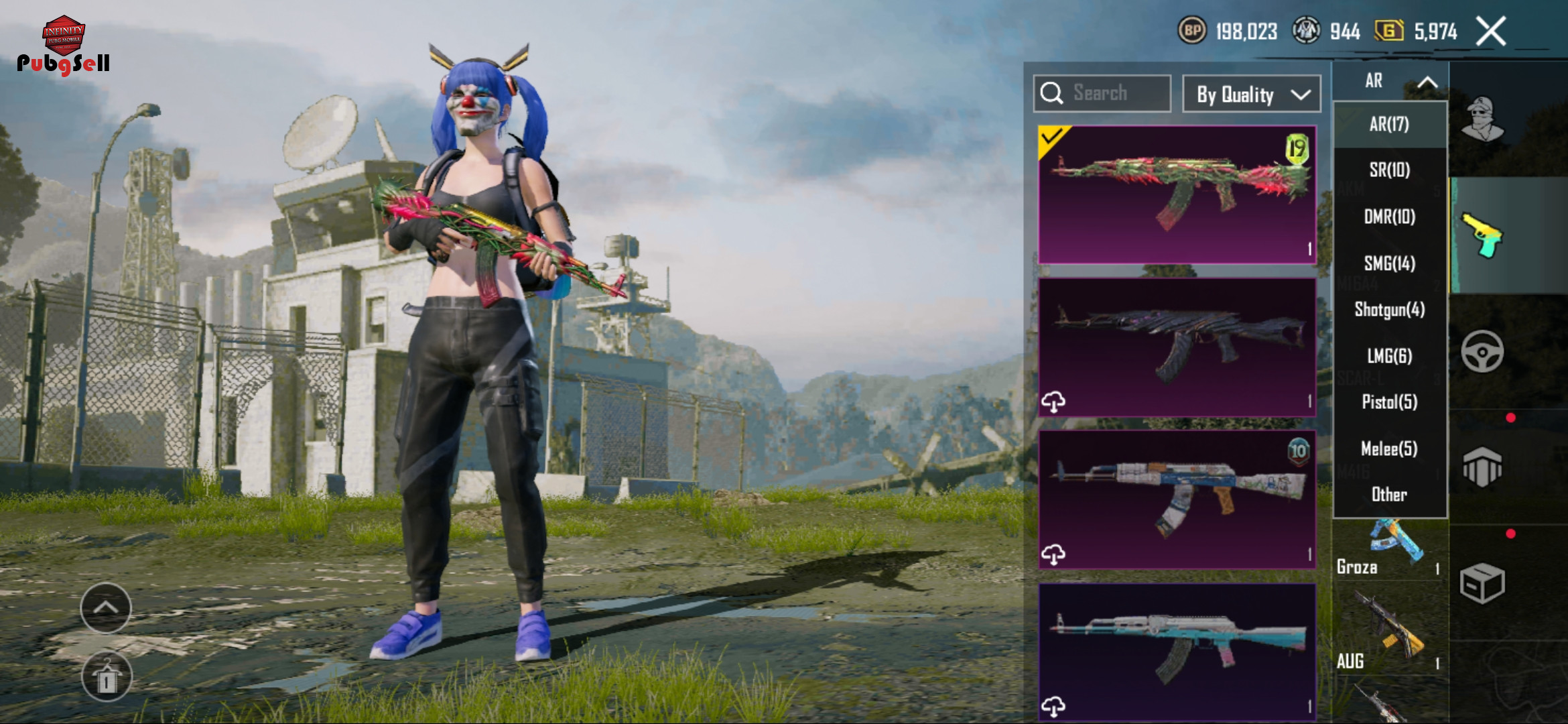Choose SR(10) from the weapon list
Screen dimensions: 1568x724
1389,170
